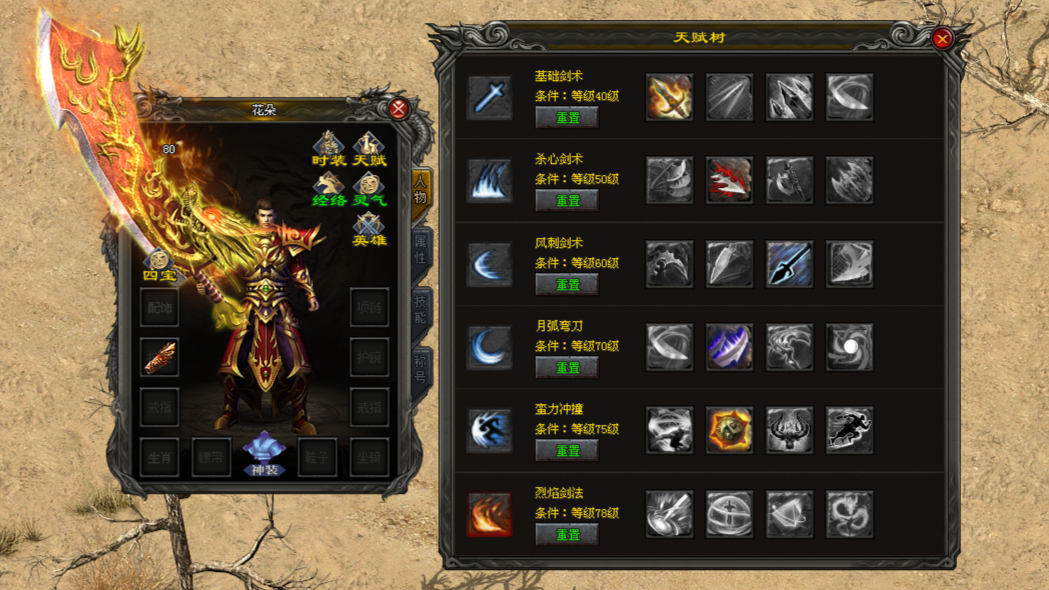Click the 四宝 treasures icon
Image resolution: width=1049 pixels, height=590 pixels.
(x=158, y=266)
